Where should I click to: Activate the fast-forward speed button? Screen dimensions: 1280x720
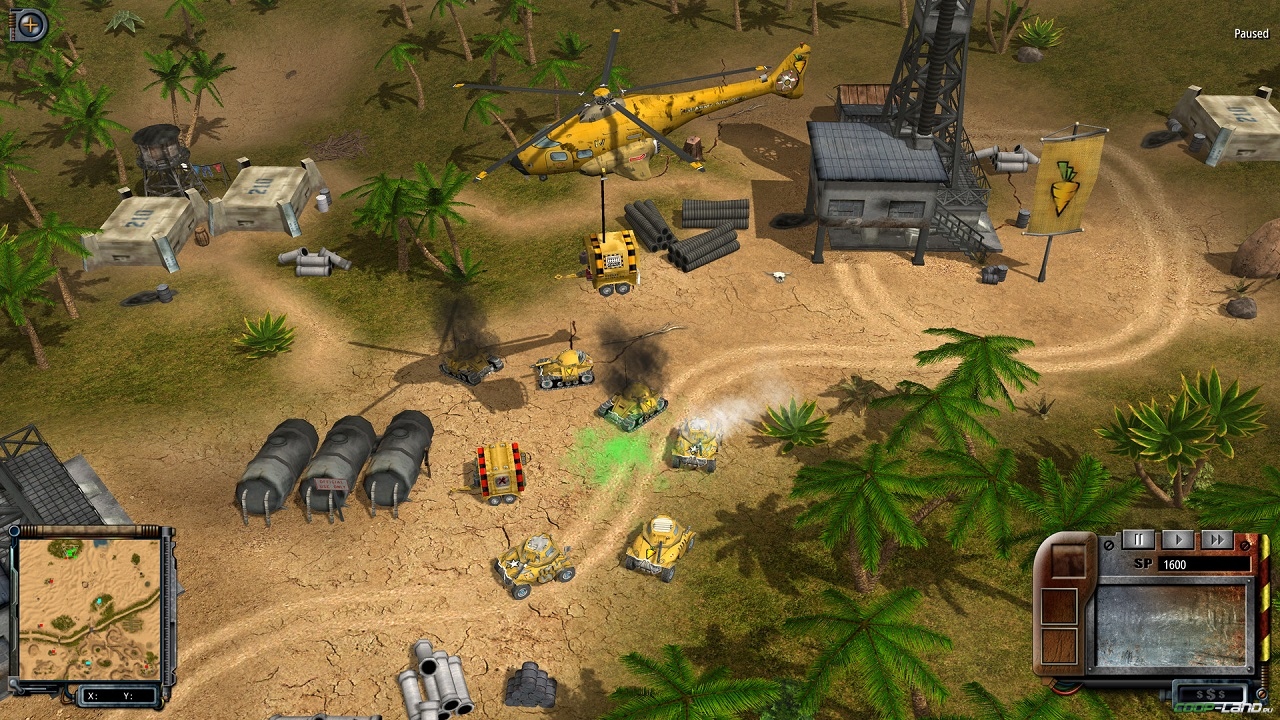click(x=1216, y=540)
